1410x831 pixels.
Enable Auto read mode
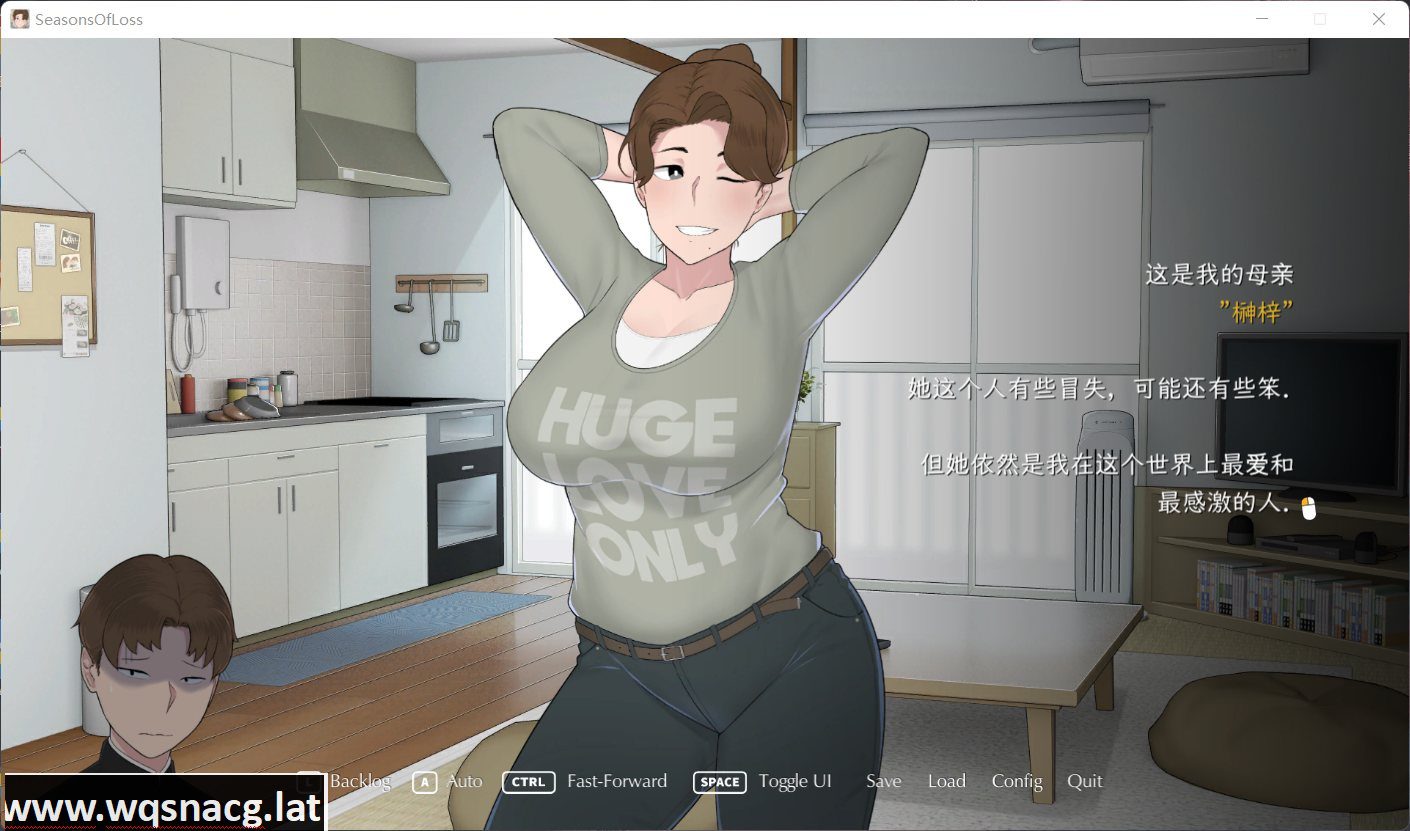click(x=466, y=782)
